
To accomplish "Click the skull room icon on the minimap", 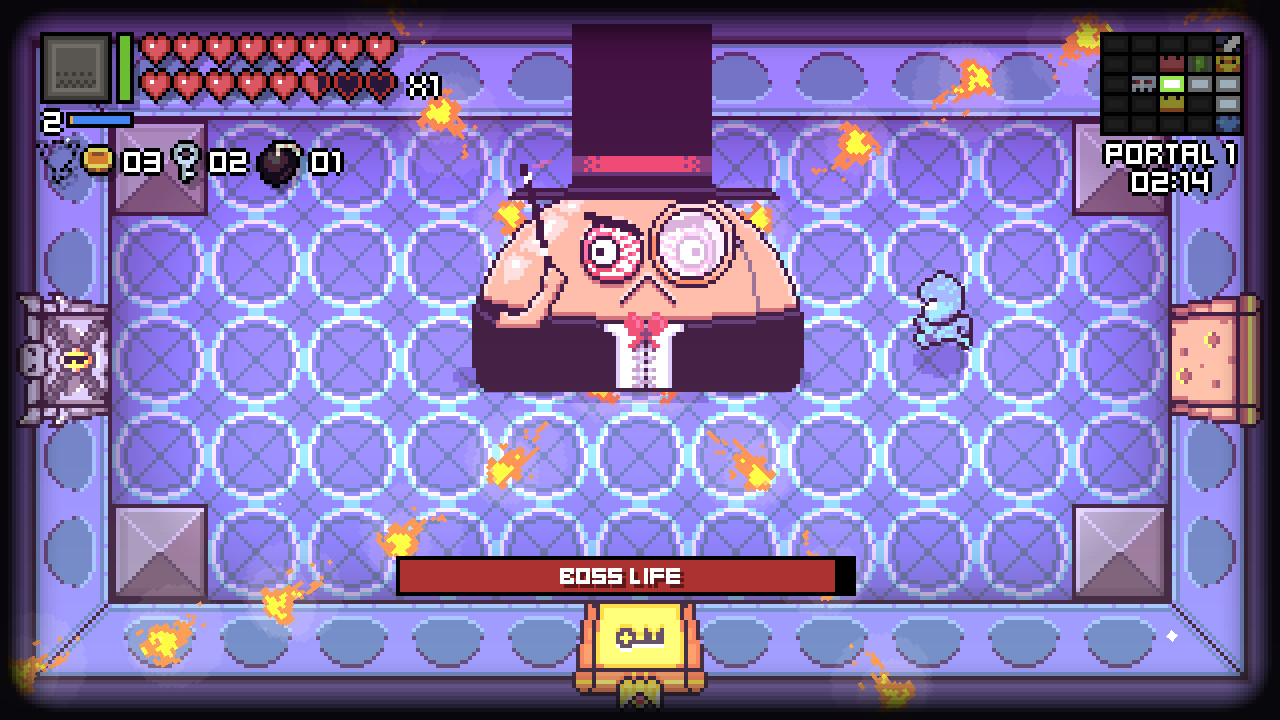I will point(1143,84).
